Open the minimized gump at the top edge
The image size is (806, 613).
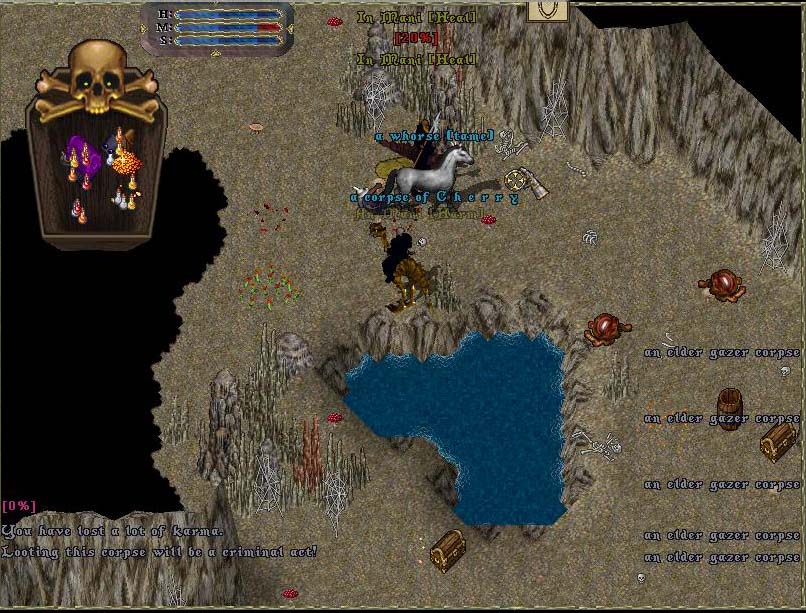pyautogui.click(x=547, y=10)
